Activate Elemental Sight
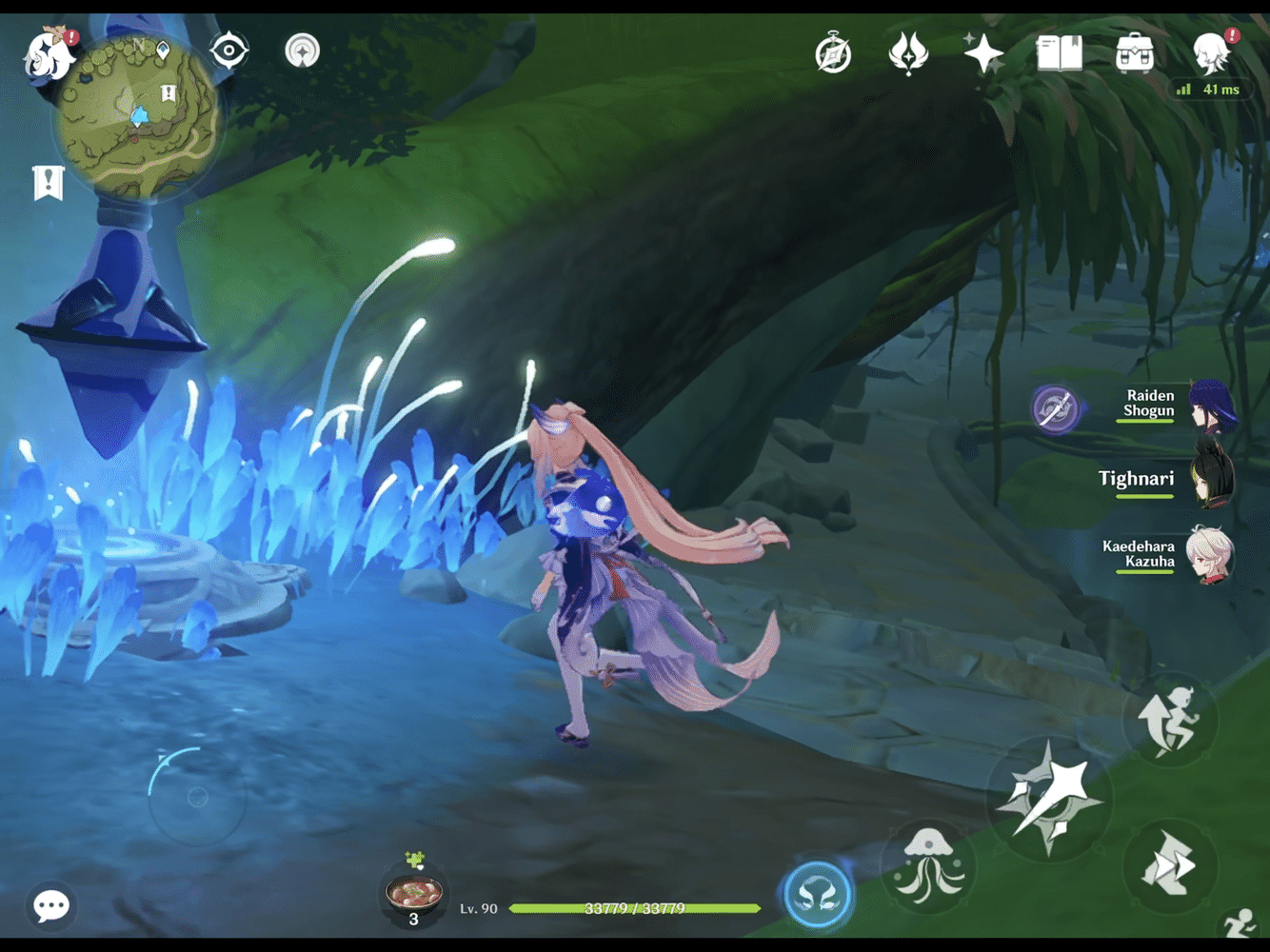This screenshot has height=952, width=1270. pos(228,51)
